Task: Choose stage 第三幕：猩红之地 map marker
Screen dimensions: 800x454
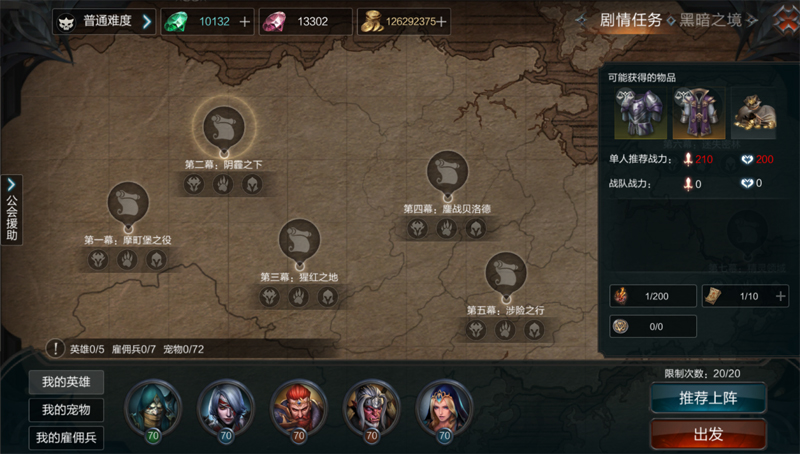Action: (x=300, y=240)
